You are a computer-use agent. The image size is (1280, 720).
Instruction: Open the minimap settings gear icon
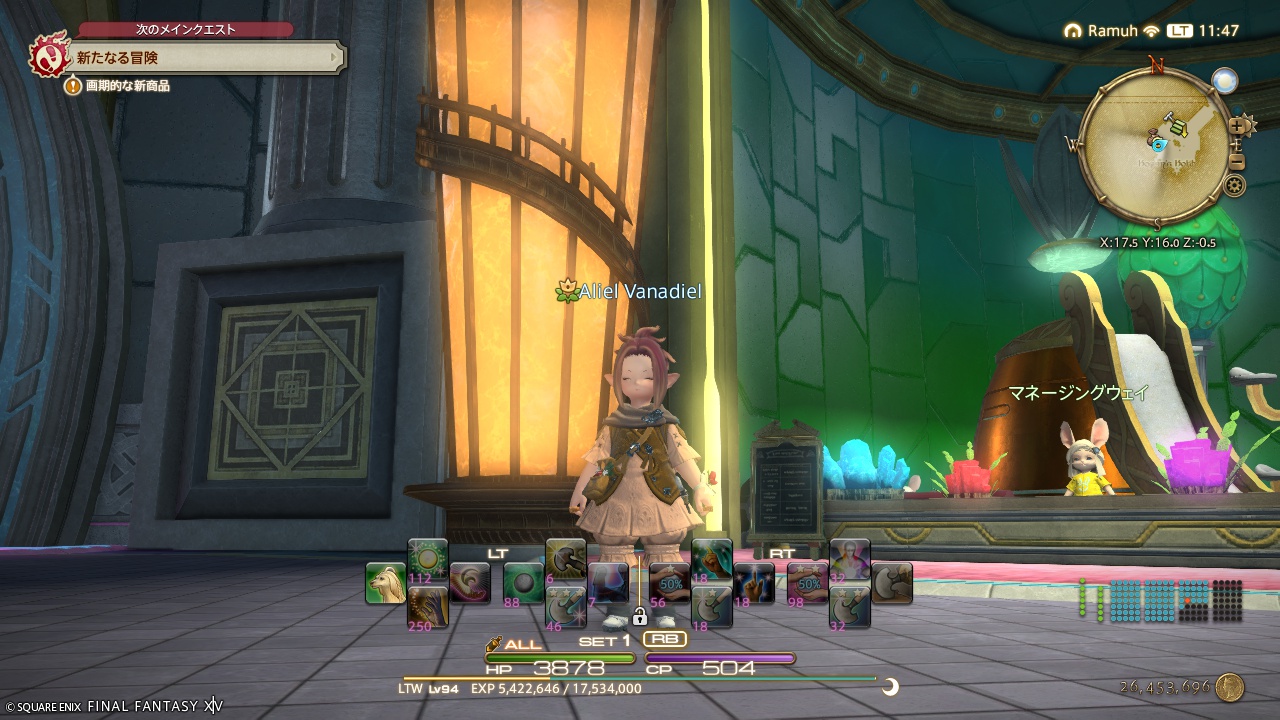[1233, 185]
